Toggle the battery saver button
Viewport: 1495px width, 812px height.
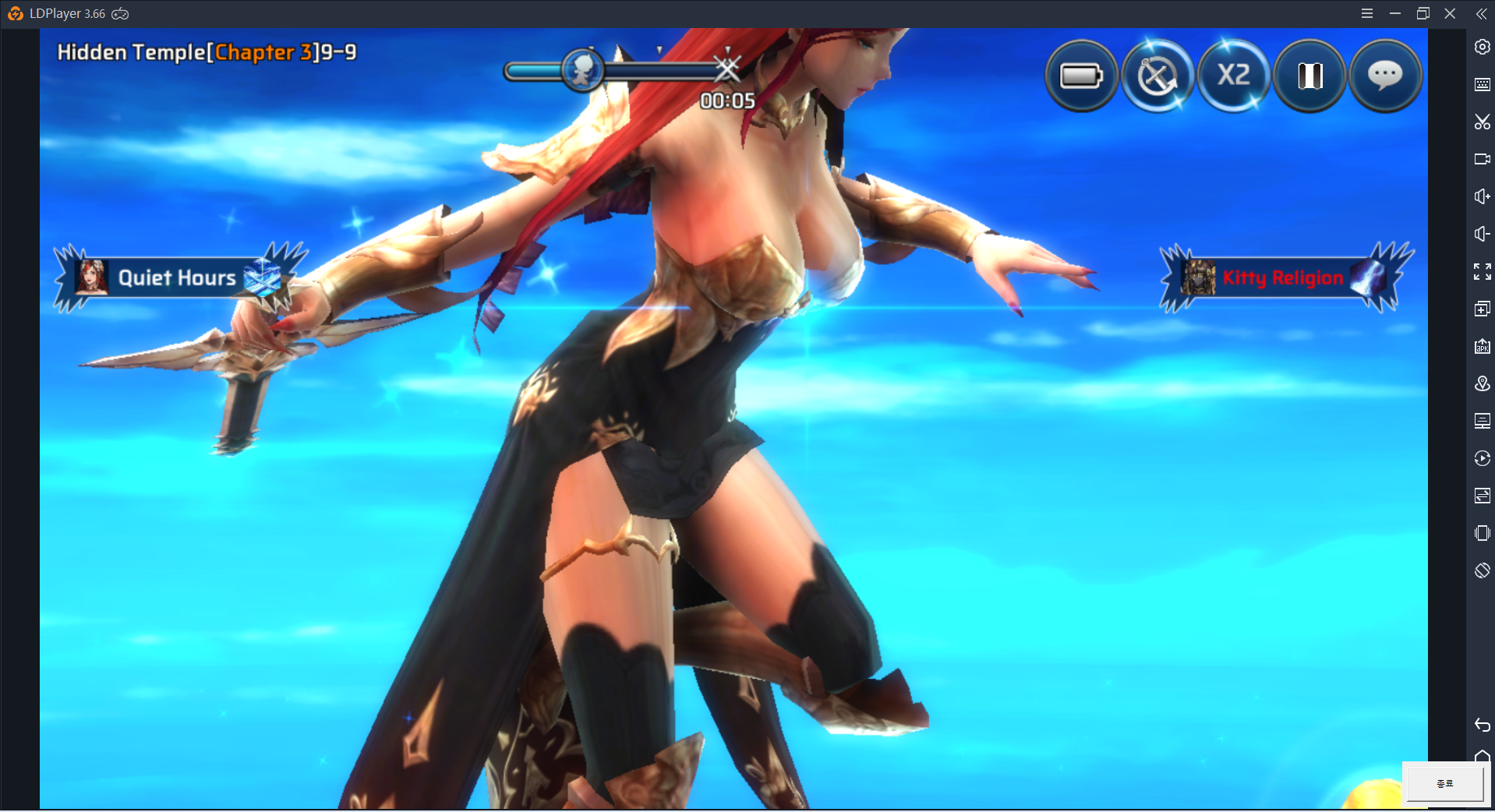(1080, 76)
